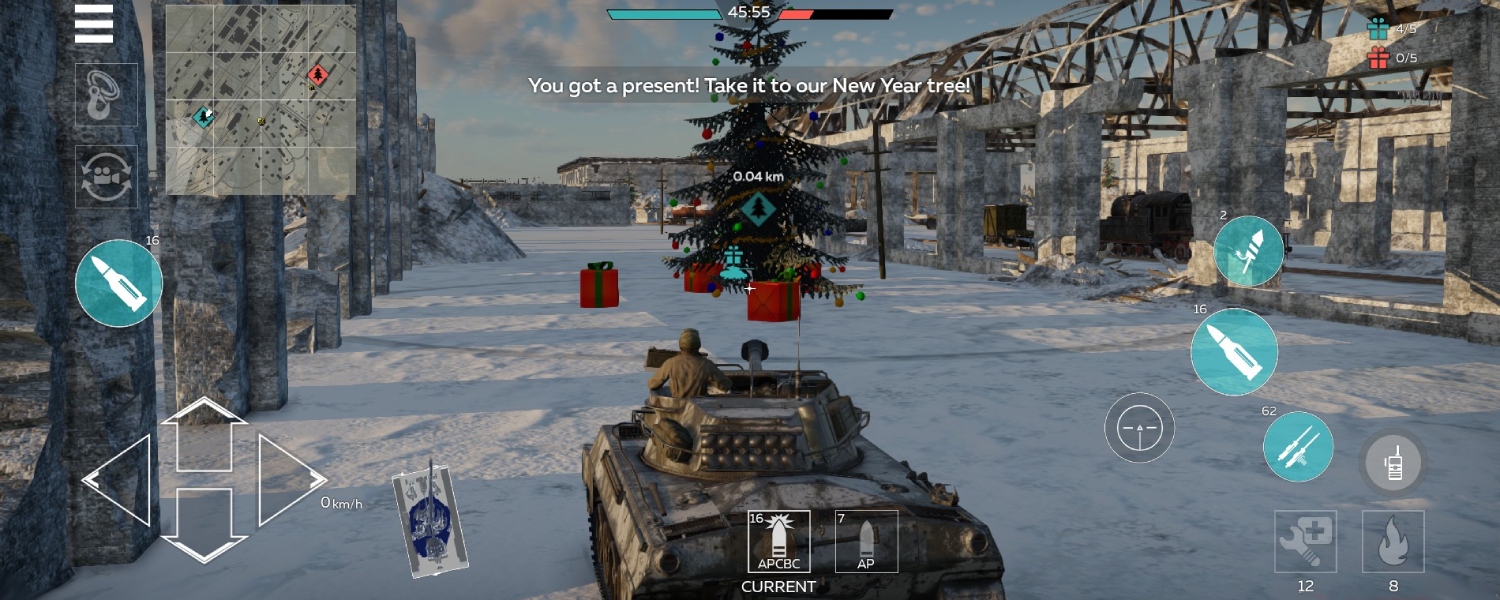Viewport: 1500px width, 600px height.
Task: Select the APCBC shell type
Action: click(x=778, y=542)
